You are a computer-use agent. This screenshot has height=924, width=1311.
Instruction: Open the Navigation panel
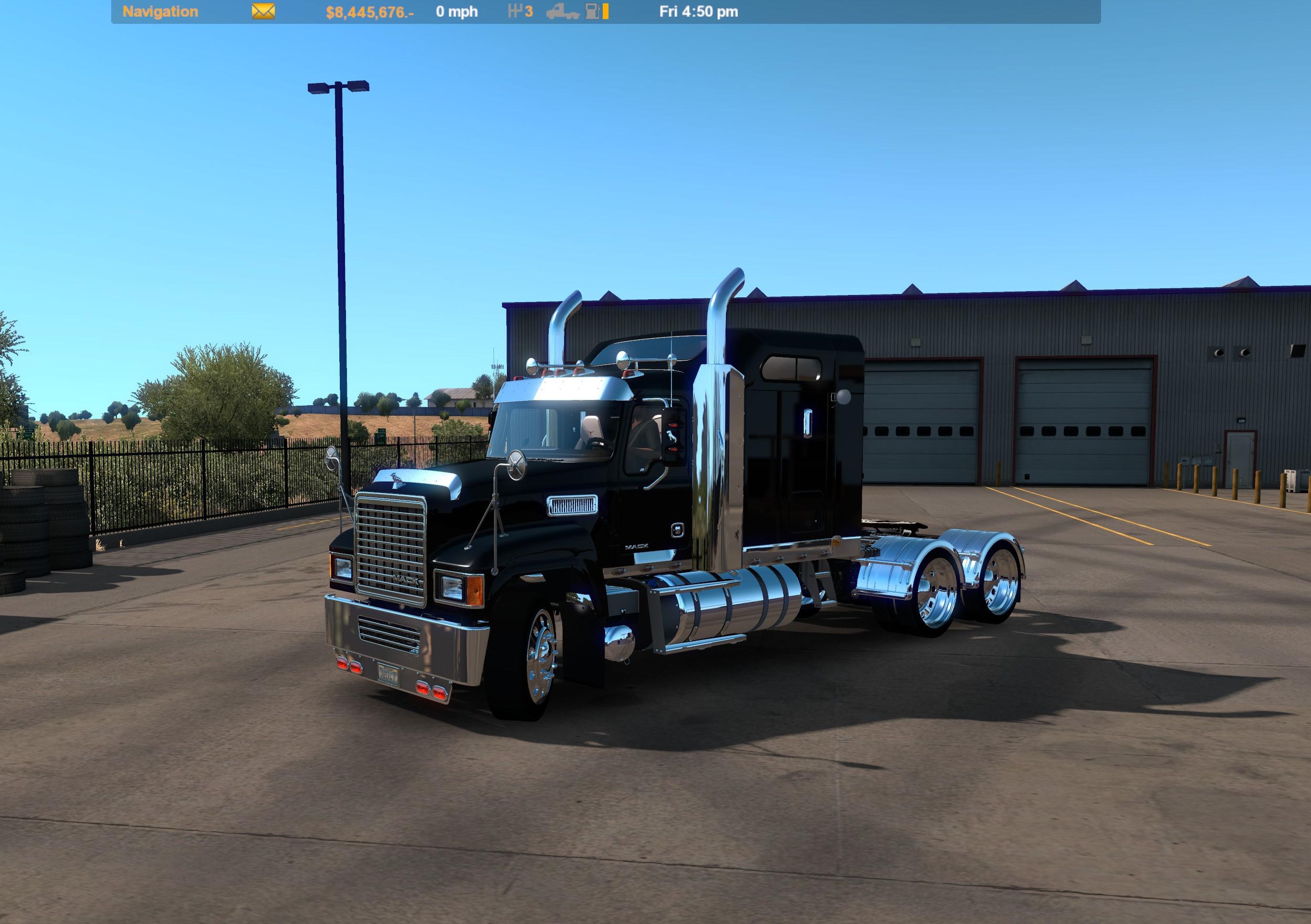coord(160,11)
